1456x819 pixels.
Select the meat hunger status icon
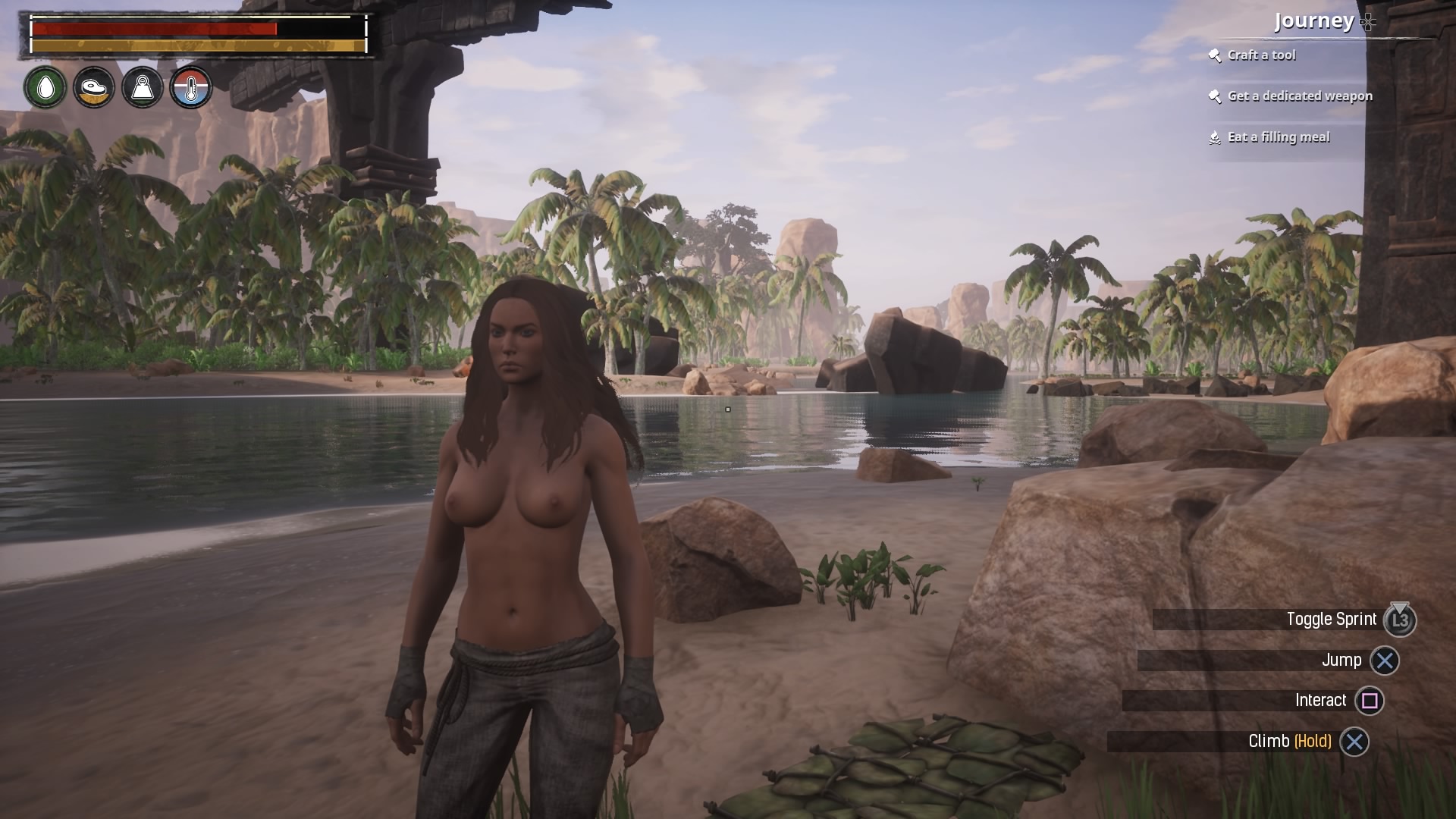pos(94,88)
